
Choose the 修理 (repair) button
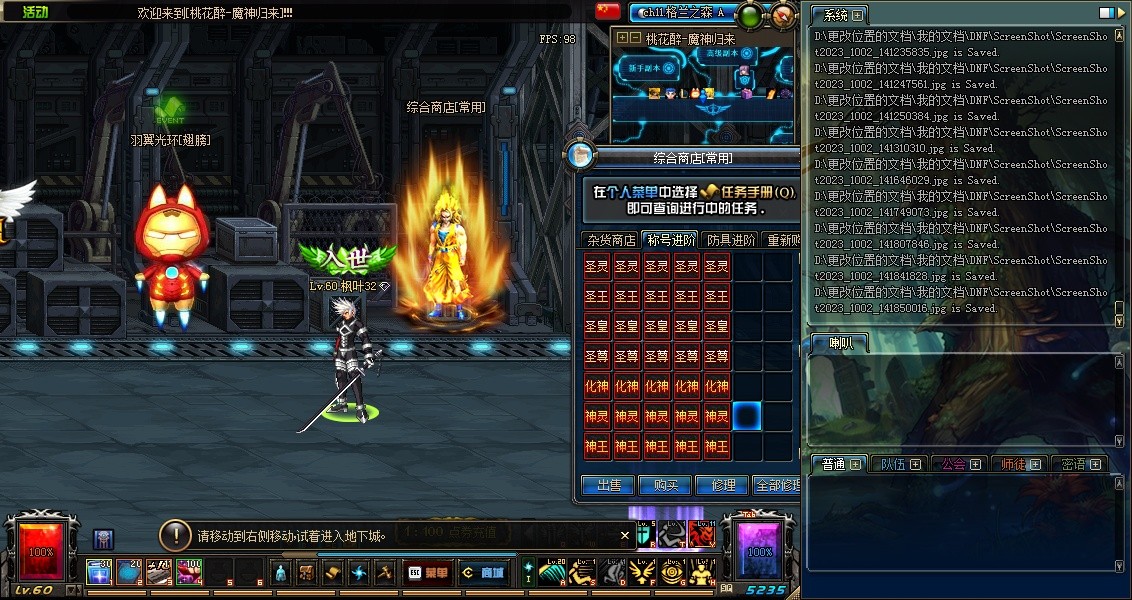pos(722,486)
